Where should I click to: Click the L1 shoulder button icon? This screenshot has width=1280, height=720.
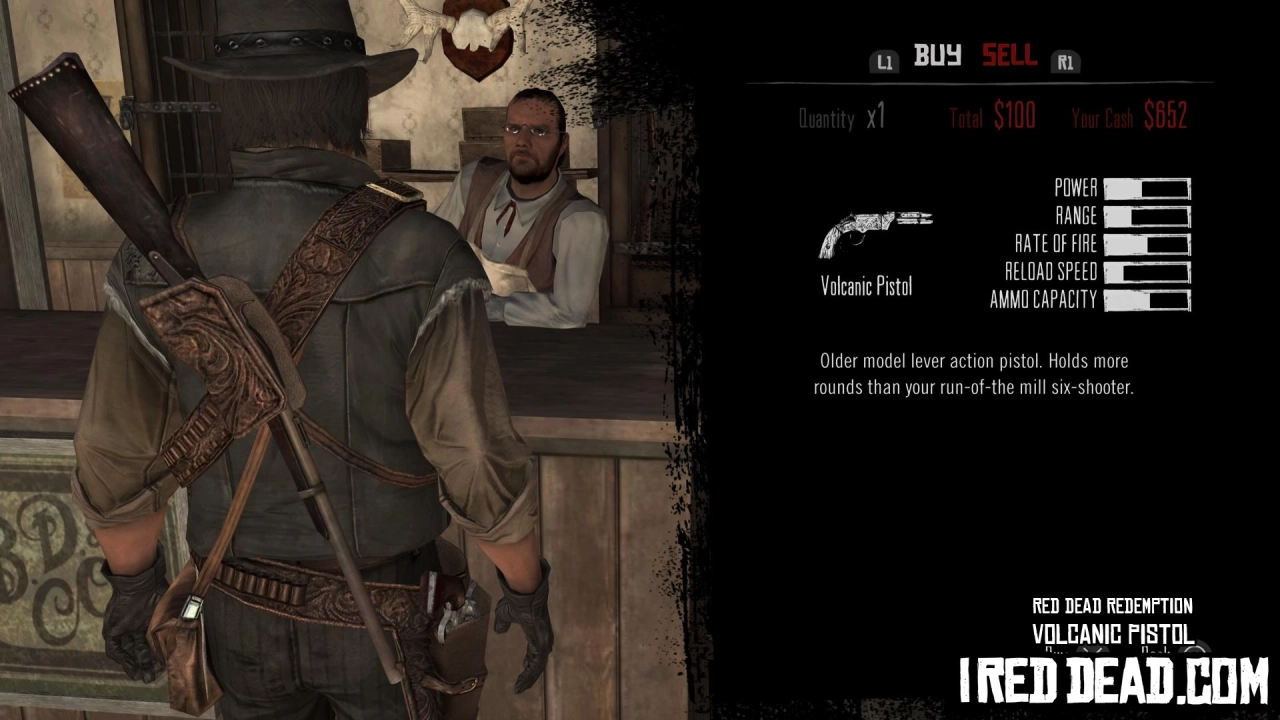(x=884, y=61)
